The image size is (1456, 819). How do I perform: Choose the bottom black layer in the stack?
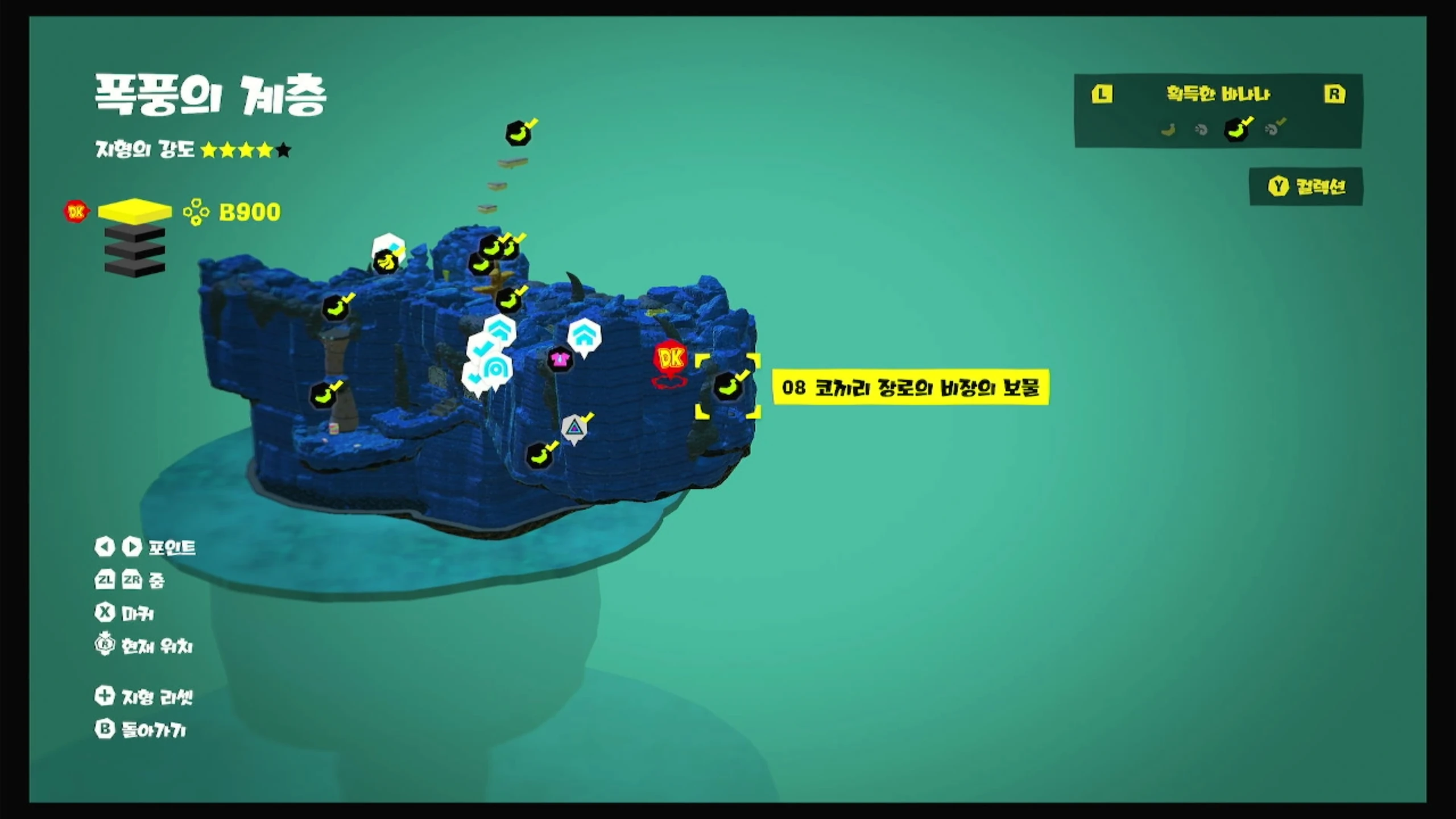pos(135,267)
